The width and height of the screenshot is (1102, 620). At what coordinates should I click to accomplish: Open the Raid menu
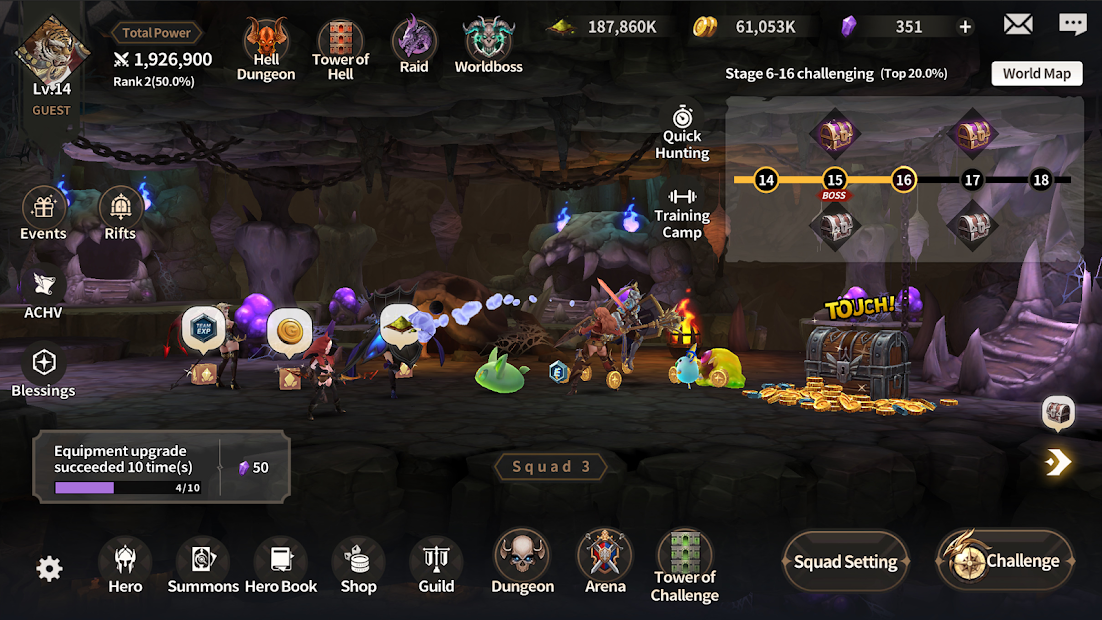click(413, 46)
